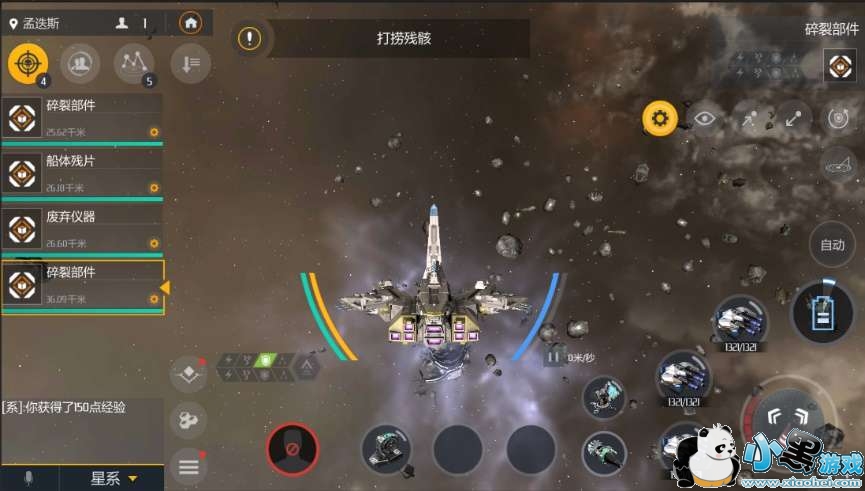Viewport: 865px width, 491px height.
Task: Click the red portrait stop button
Action: tap(293, 450)
